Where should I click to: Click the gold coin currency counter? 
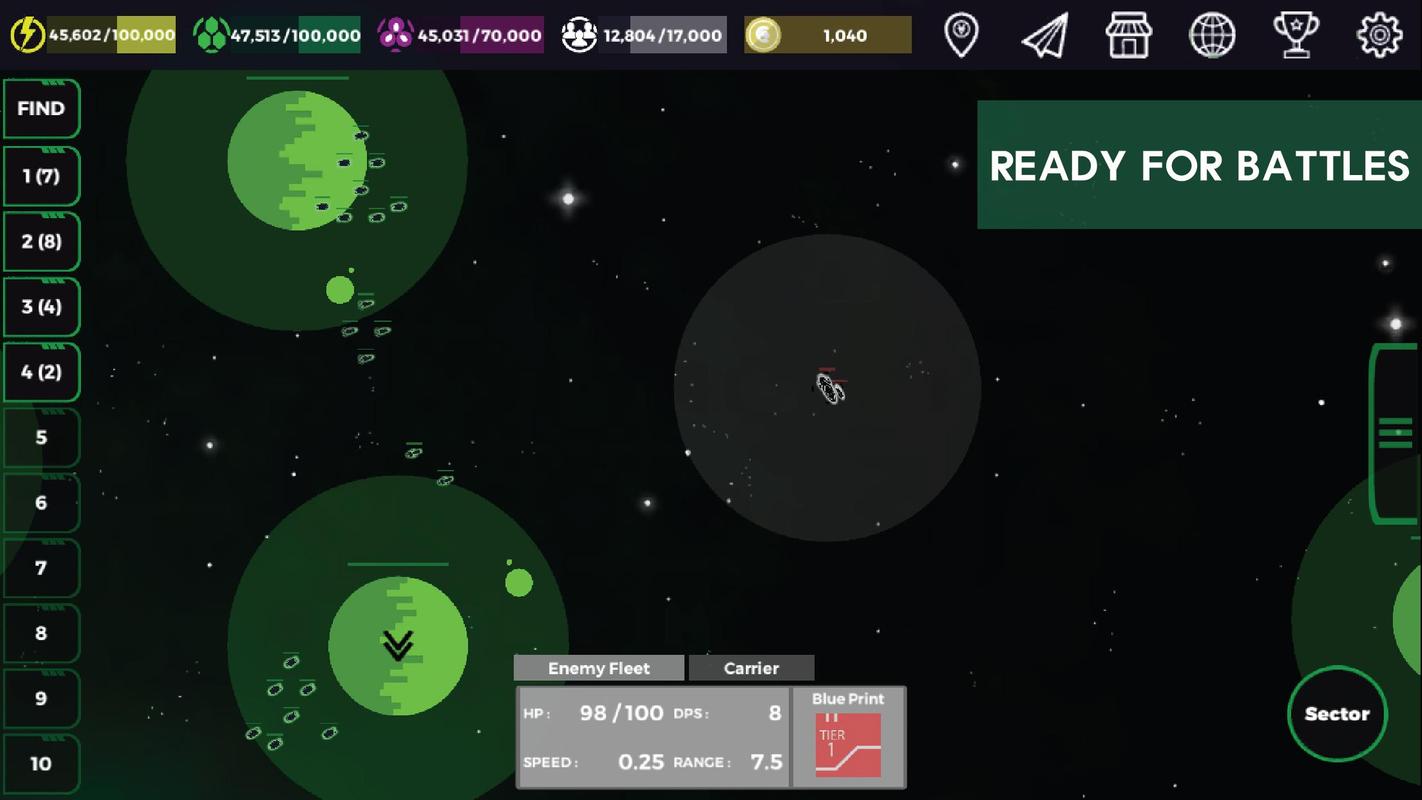point(828,35)
